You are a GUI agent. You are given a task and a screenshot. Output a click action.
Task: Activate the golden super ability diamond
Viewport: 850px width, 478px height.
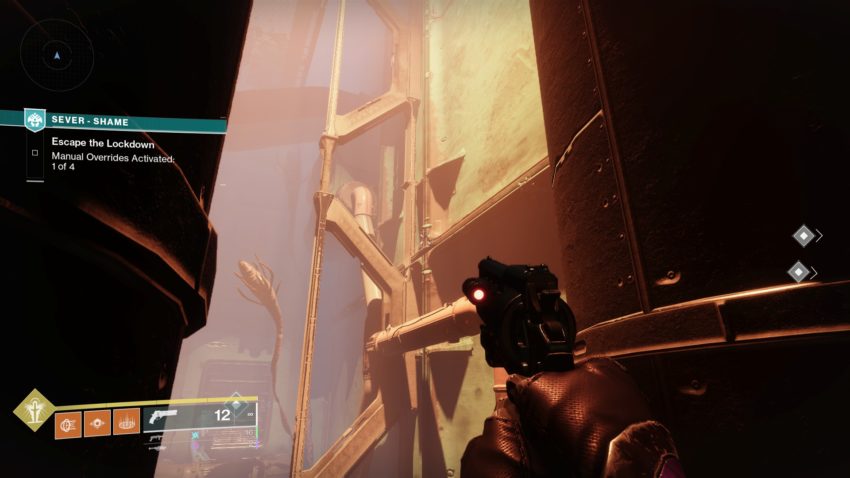click(33, 410)
